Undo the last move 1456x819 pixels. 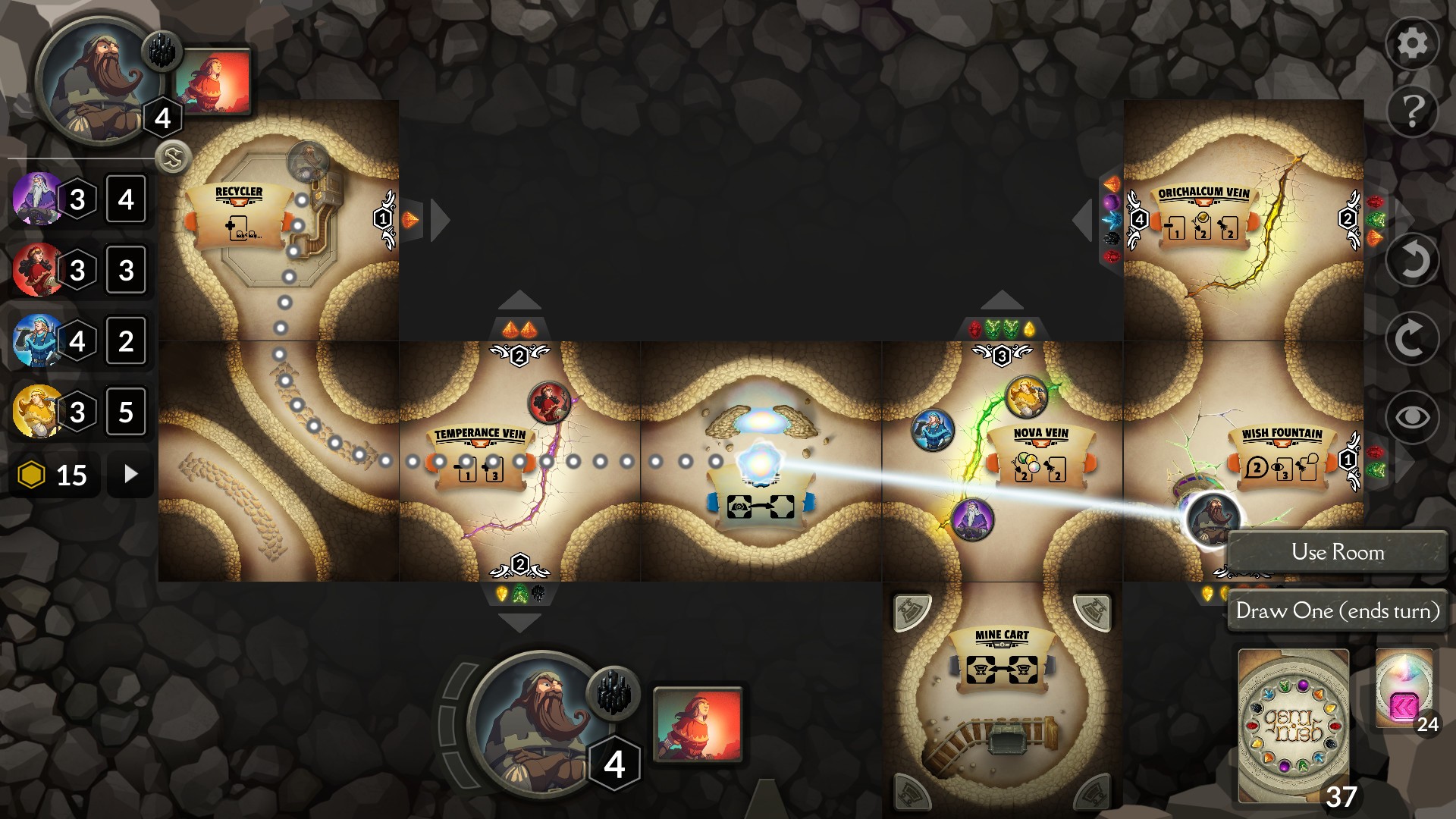1412,260
